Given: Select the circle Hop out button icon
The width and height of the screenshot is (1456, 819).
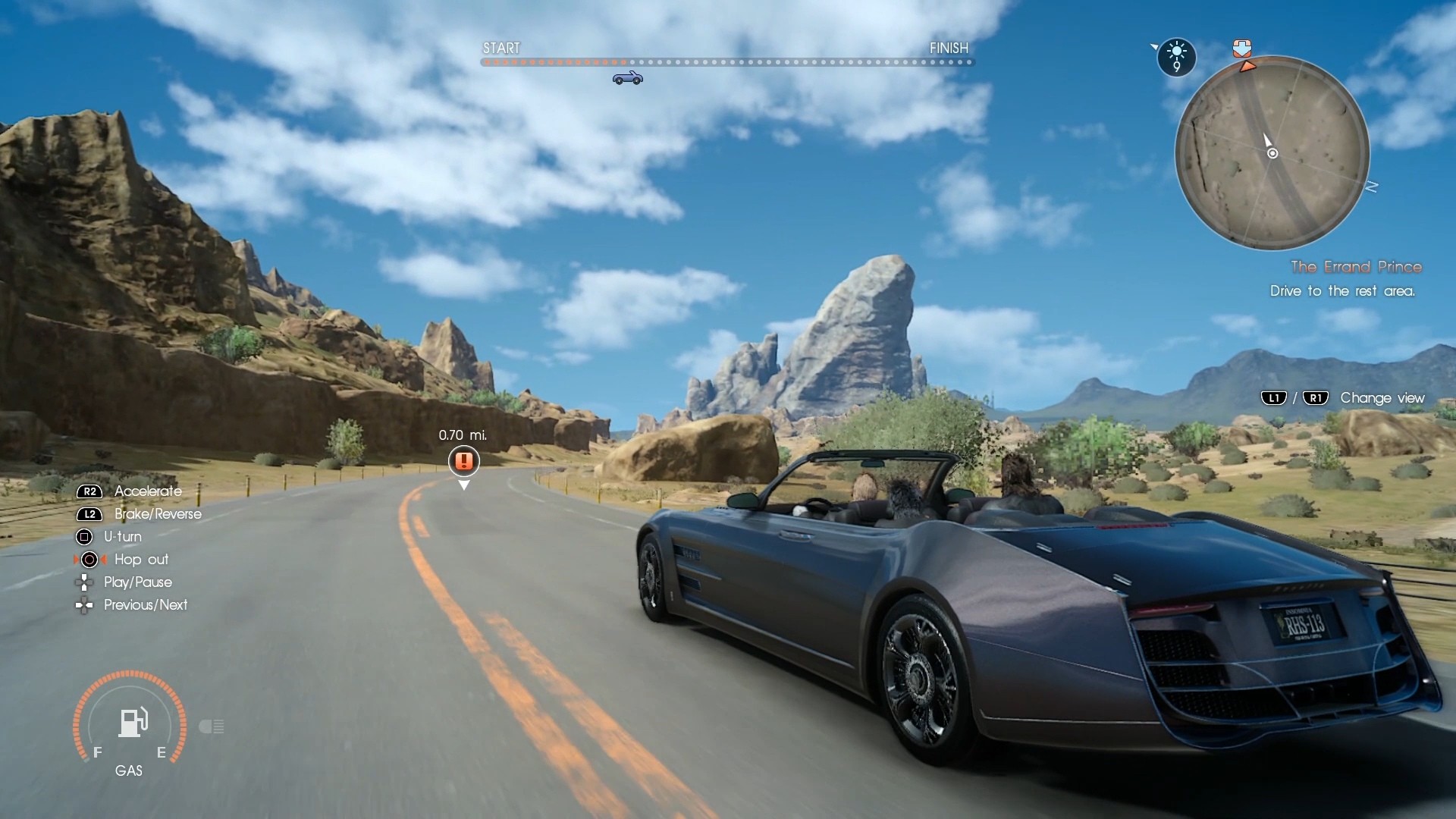Looking at the screenshot, I should tap(89, 560).
